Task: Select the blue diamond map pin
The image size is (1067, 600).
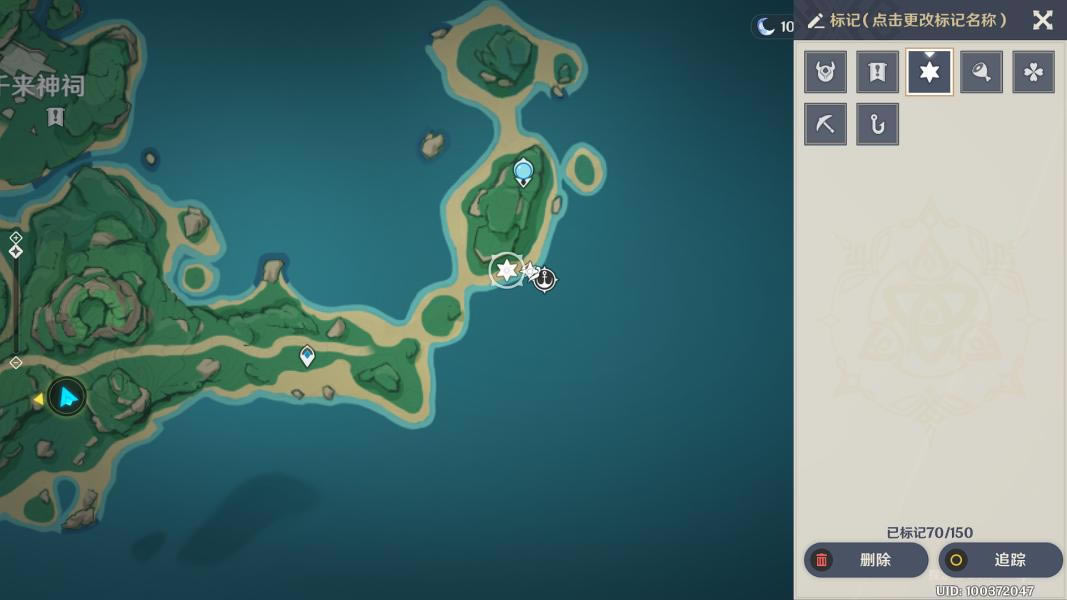Action: coord(307,355)
